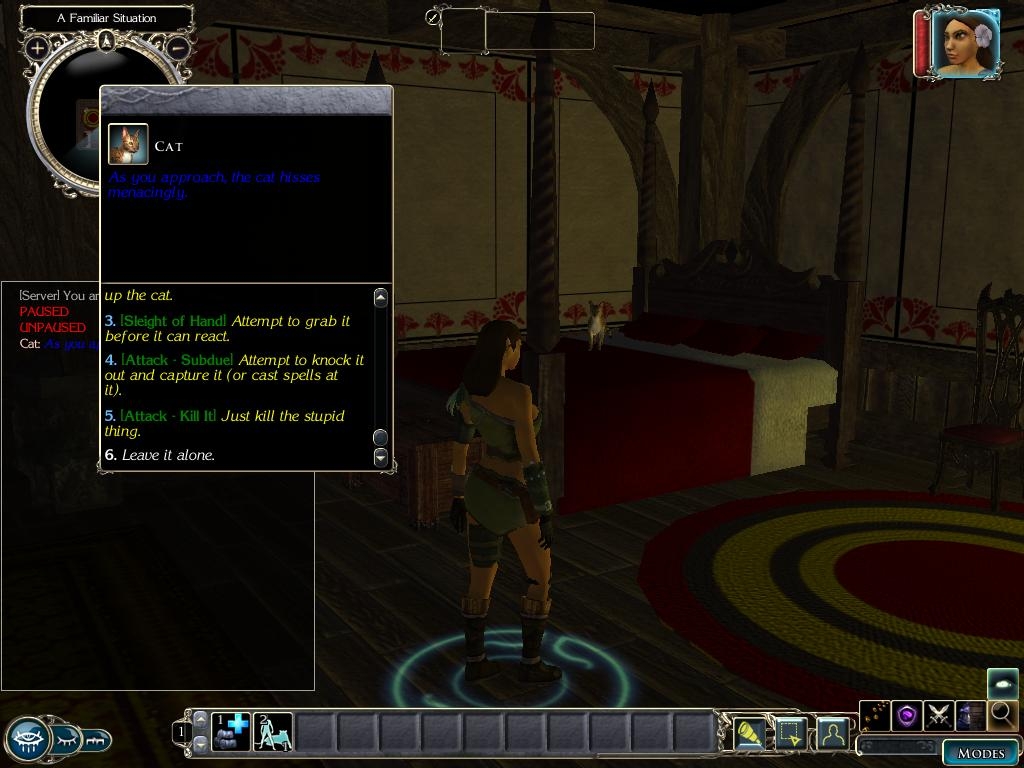Screen dimensions: 1024x768
Task: Click the hotbar page down arrow
Action: pyautogui.click(x=200, y=744)
